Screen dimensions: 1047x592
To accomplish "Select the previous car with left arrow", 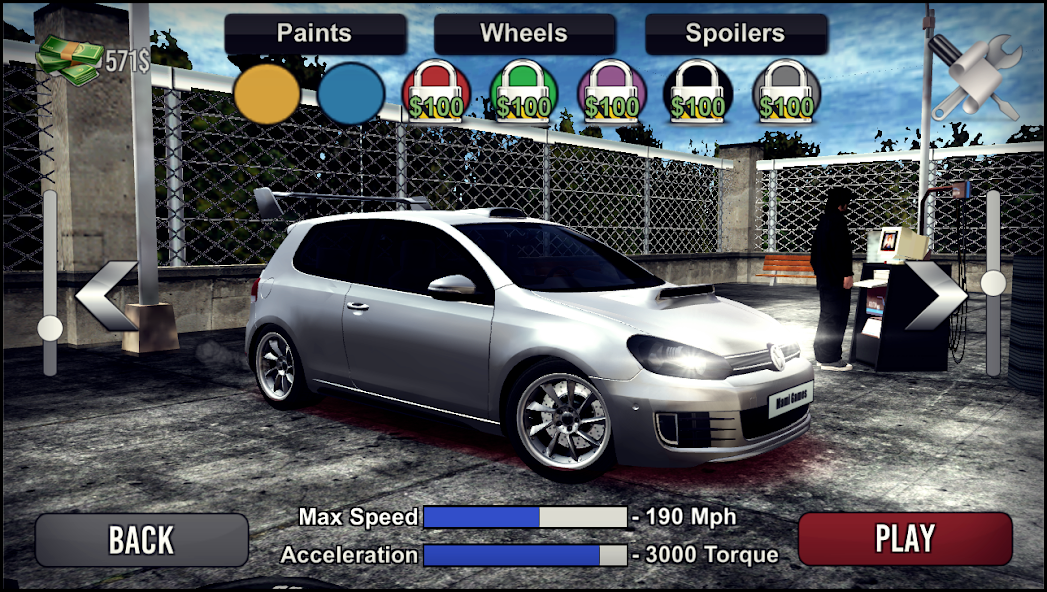I will tap(106, 296).
